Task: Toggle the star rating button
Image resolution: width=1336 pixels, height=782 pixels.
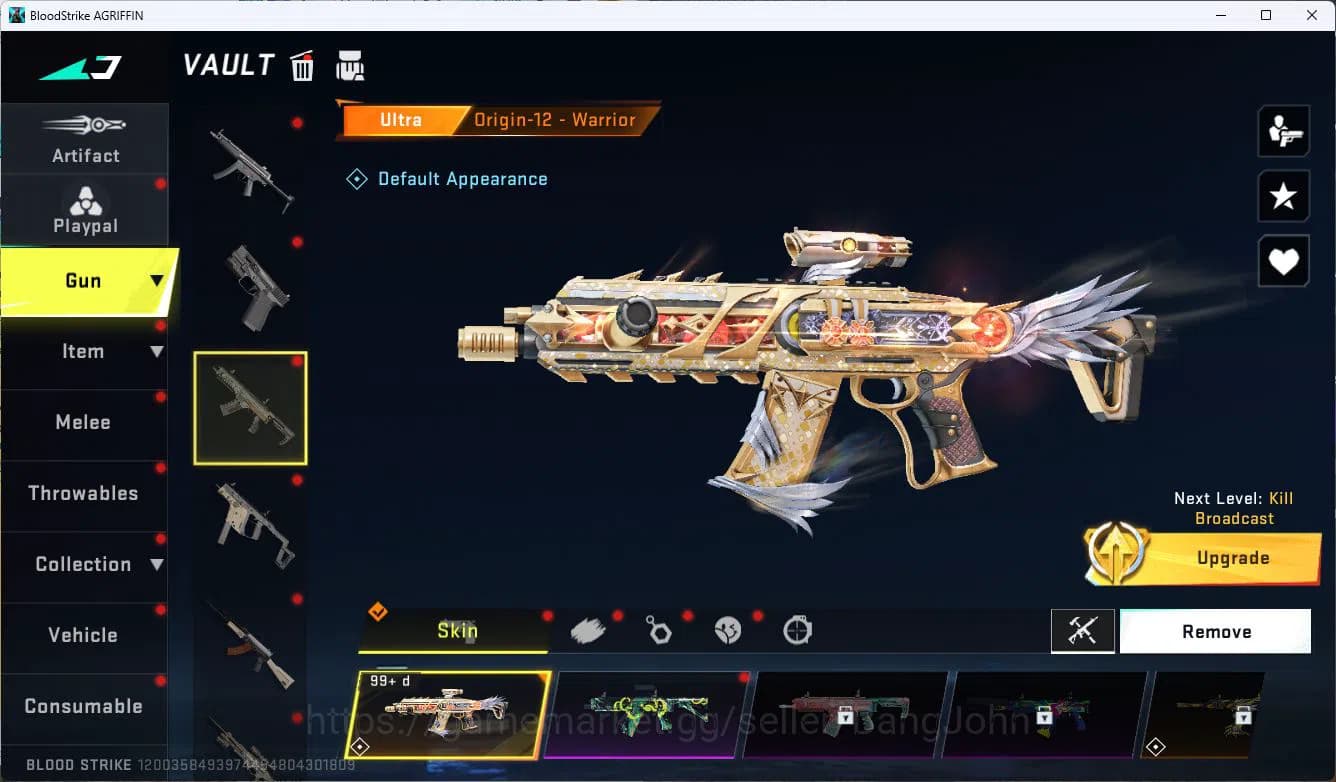Action: 1283,196
